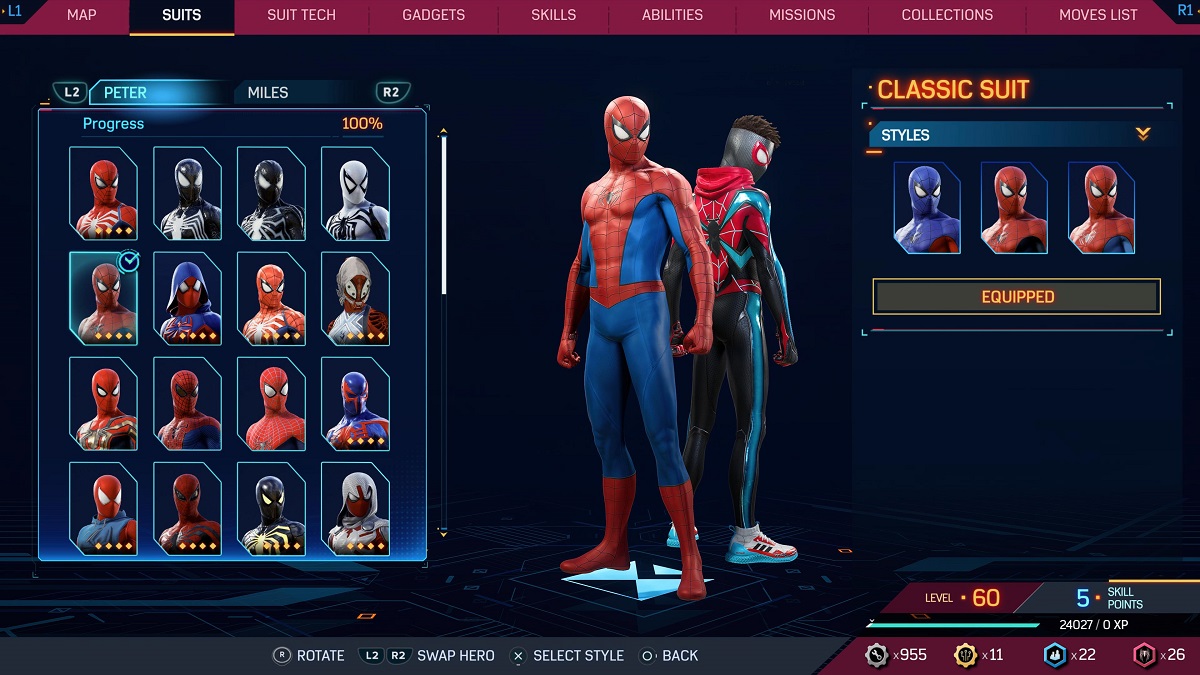Show the Moves List tab
This screenshot has width=1200, height=675.
[x=1098, y=15]
